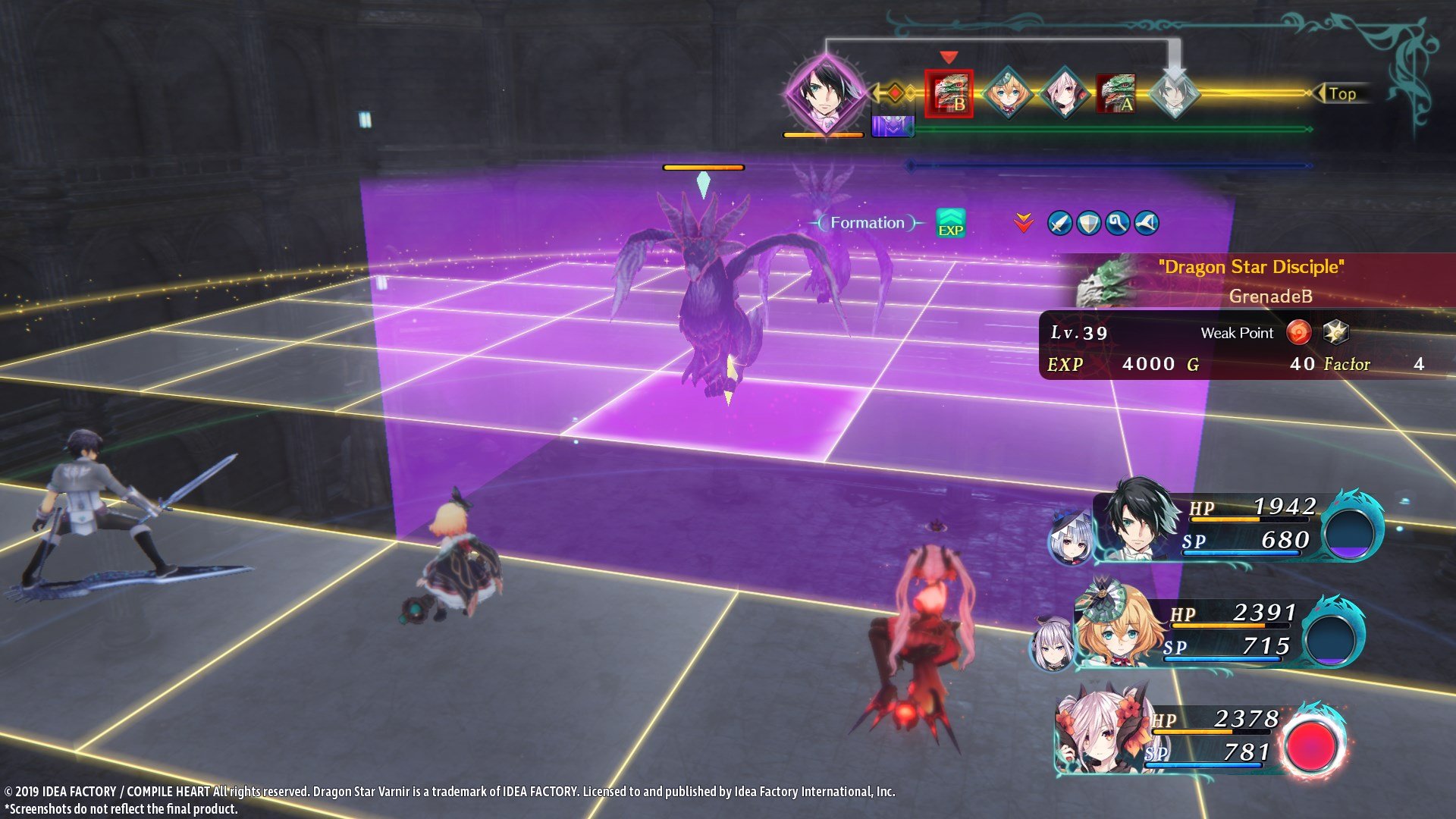Select the staff item icon in the status row
Viewport: 1456px width, 819px height.
(x=1119, y=223)
